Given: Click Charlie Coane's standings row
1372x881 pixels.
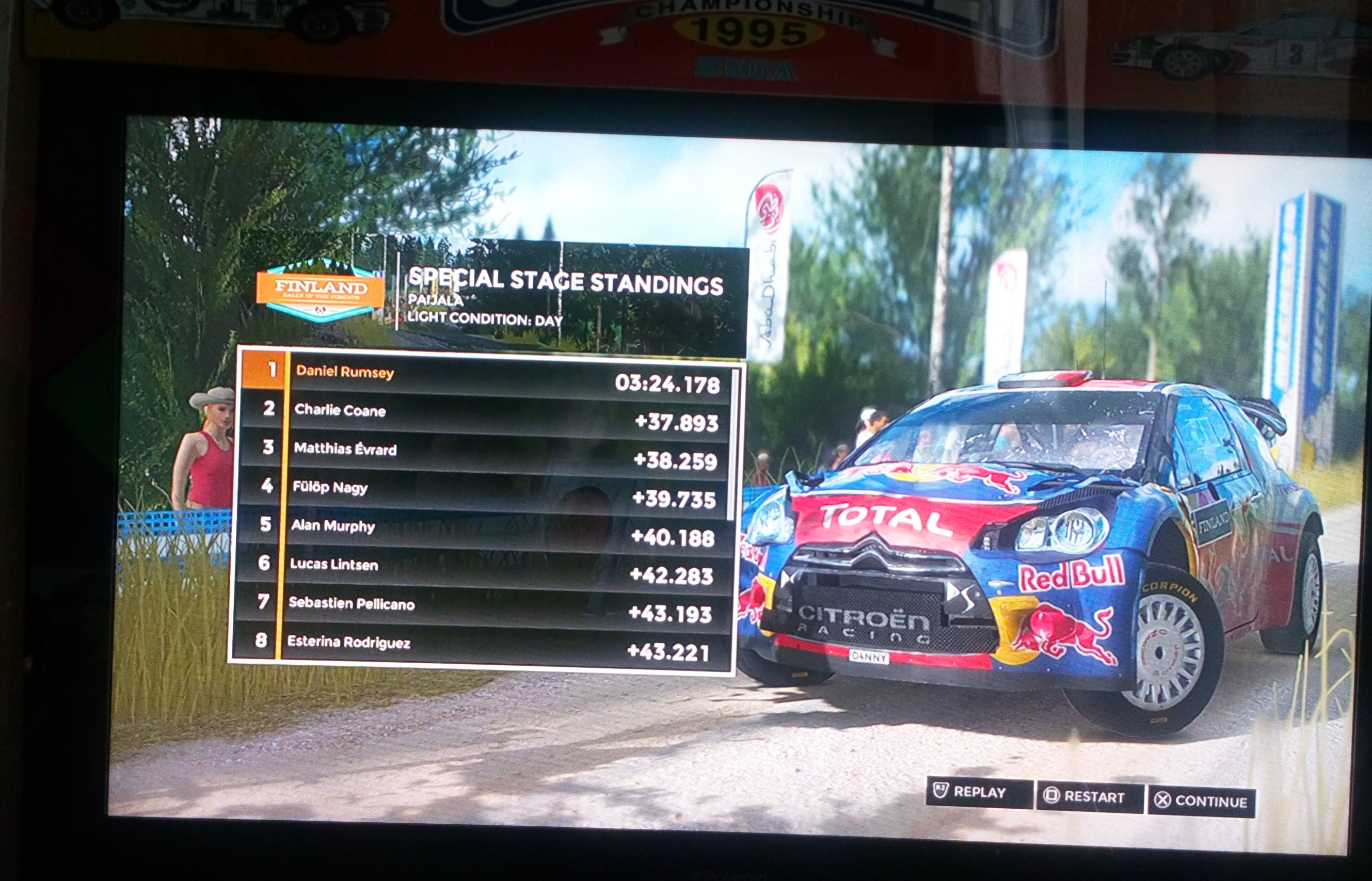Looking at the screenshot, I should (485, 416).
